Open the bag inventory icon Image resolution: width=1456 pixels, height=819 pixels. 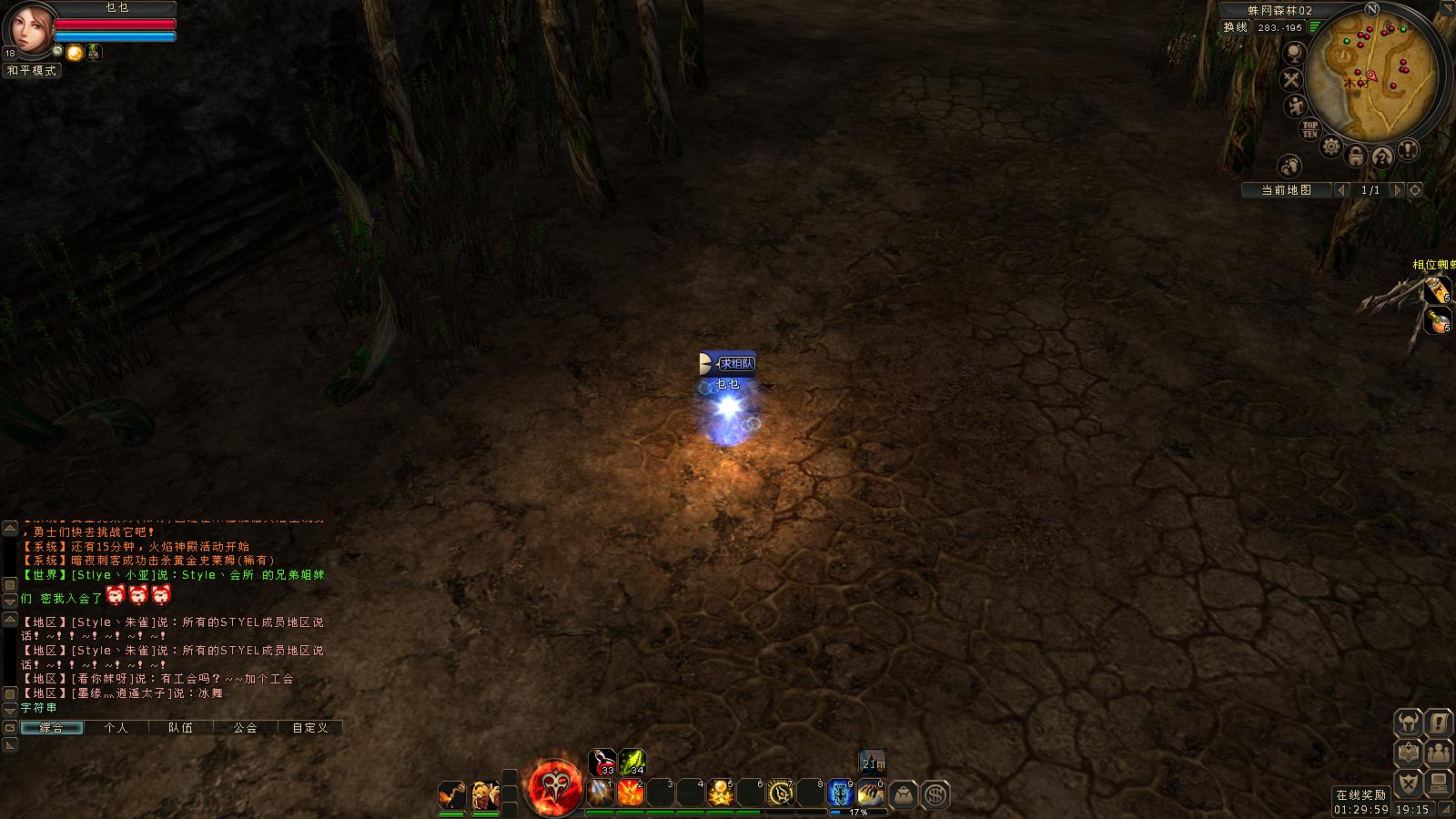903,795
